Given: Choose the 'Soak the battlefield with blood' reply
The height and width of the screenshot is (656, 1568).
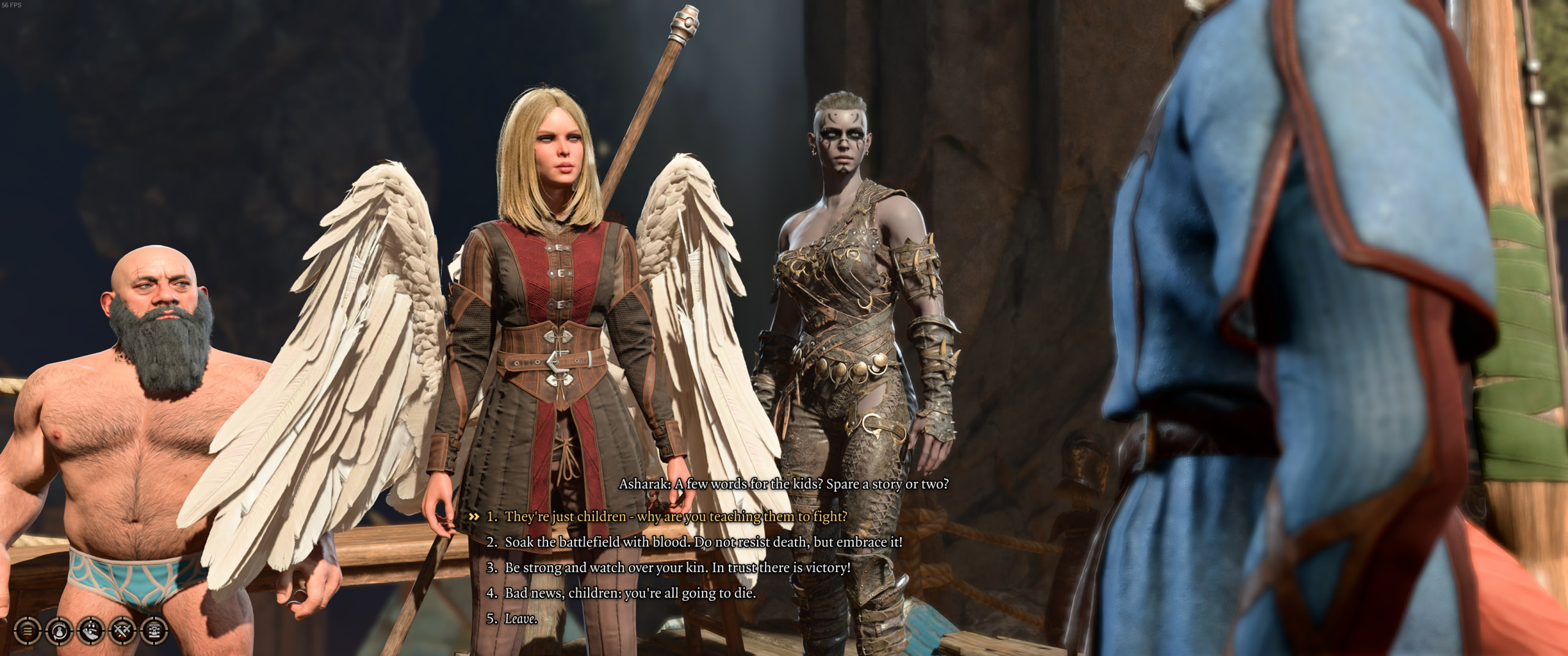Looking at the screenshot, I should tap(703, 542).
